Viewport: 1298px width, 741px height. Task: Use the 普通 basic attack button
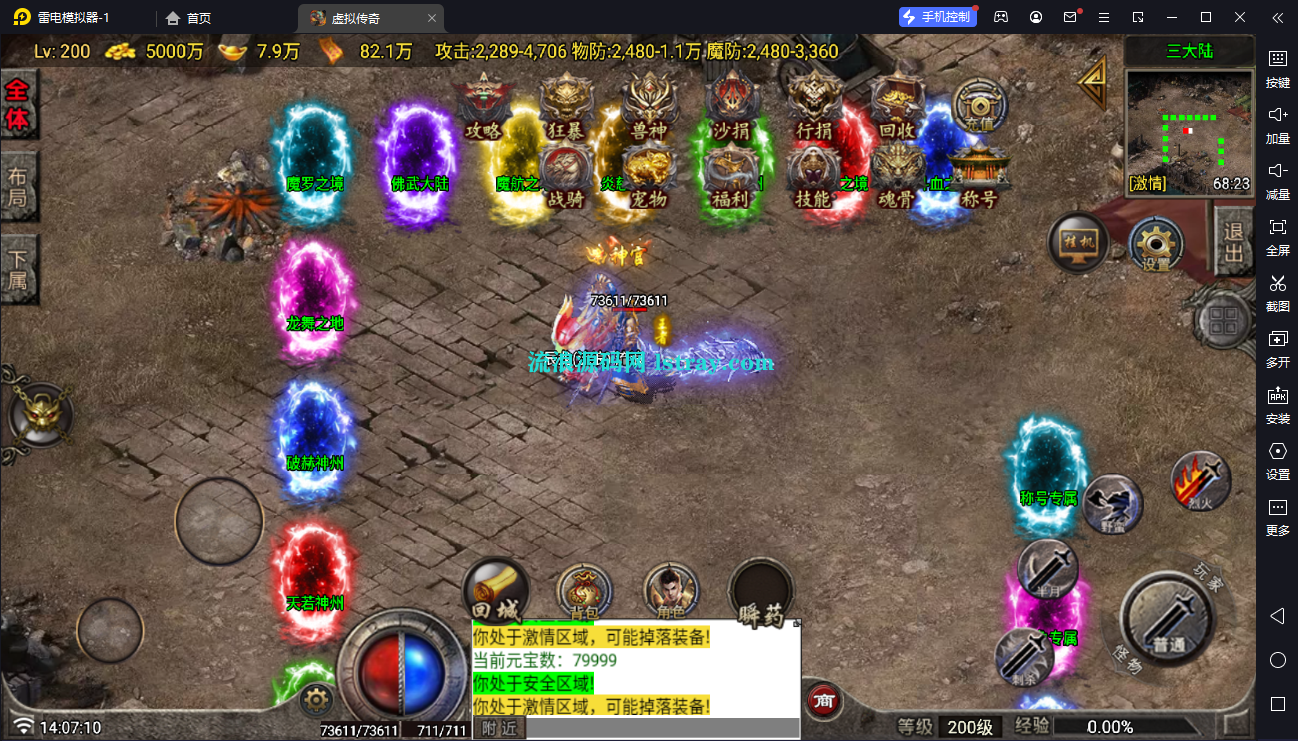[x=1168, y=619]
